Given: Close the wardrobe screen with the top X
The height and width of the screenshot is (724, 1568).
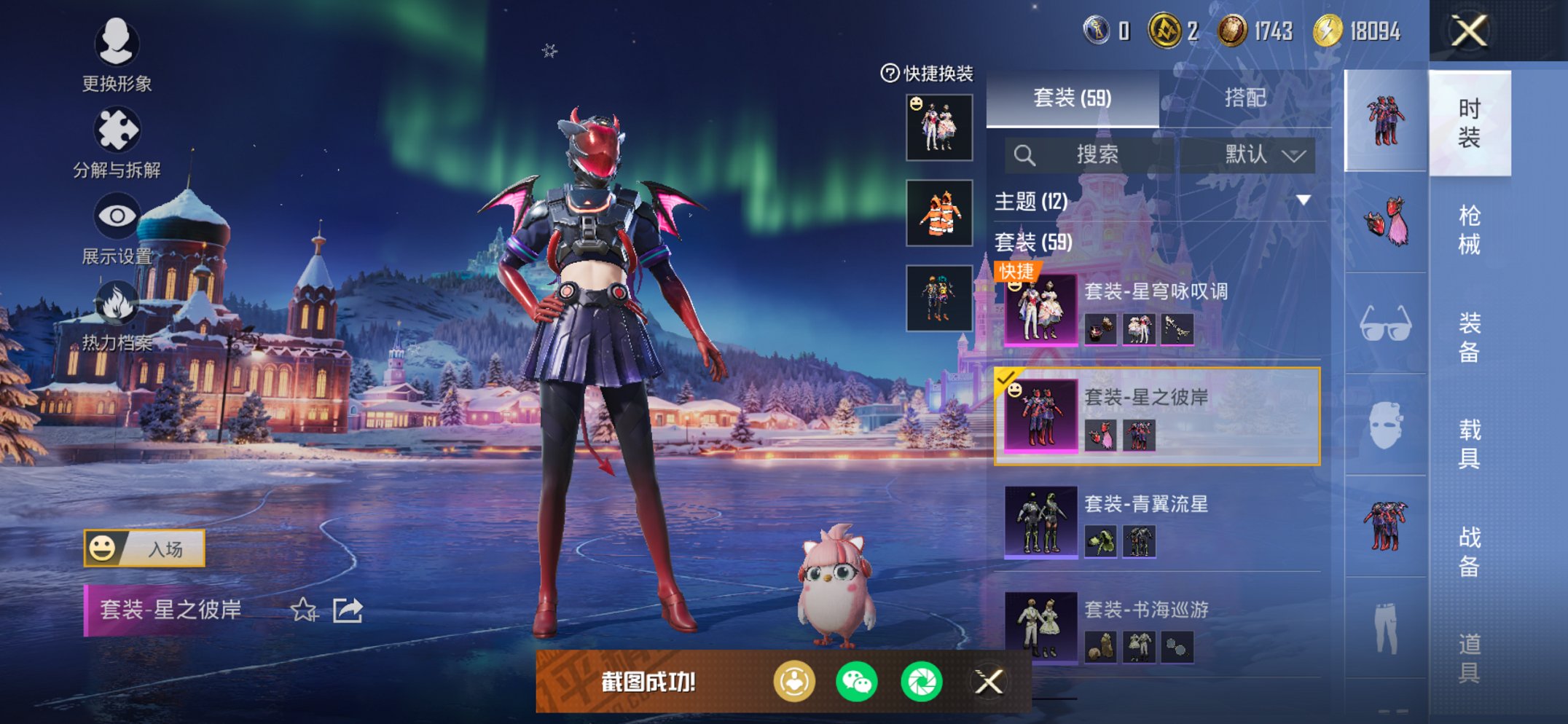Looking at the screenshot, I should [1468, 31].
